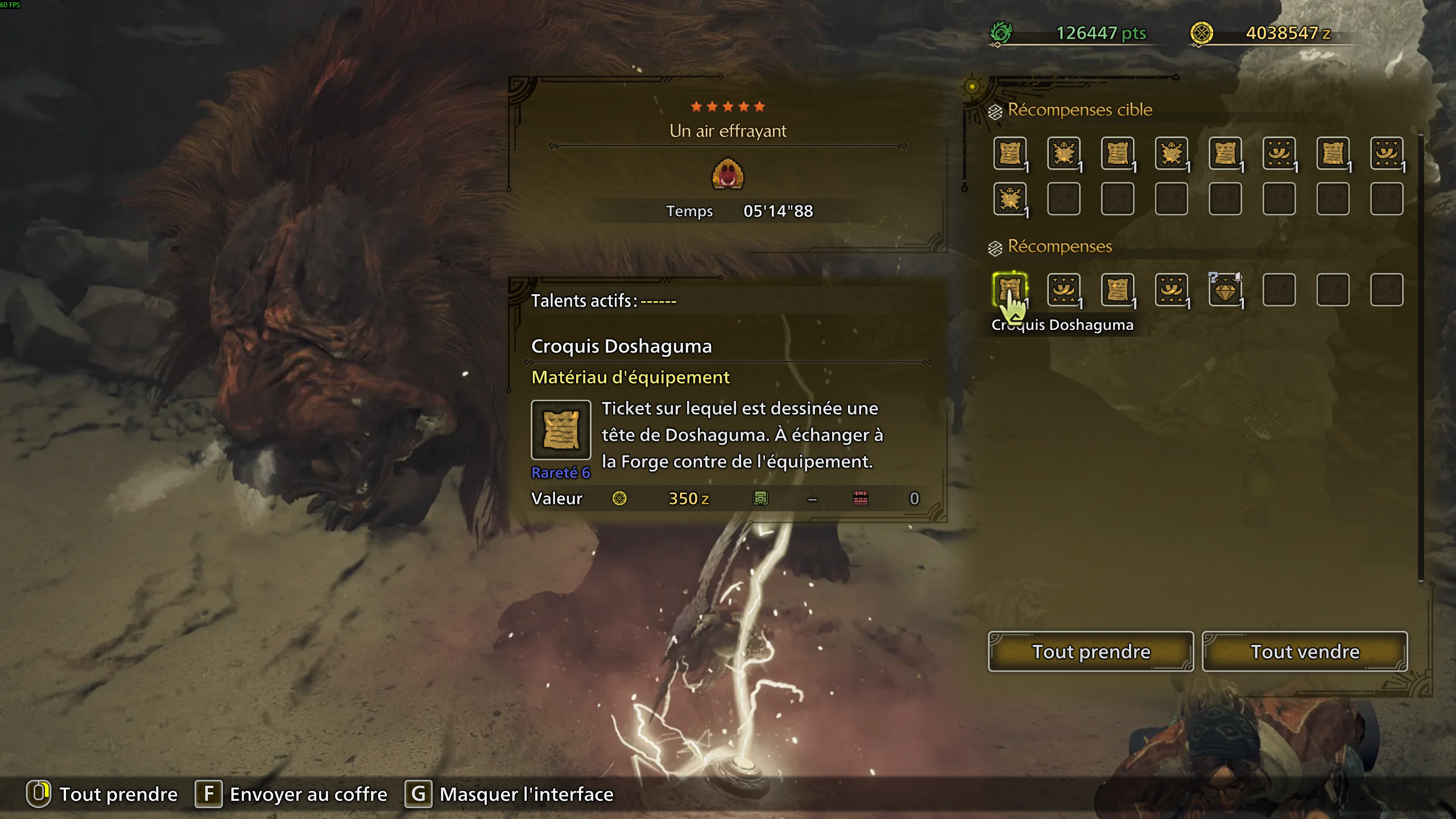
Task: Click the red meld icon beside the zero
Action: [859, 498]
